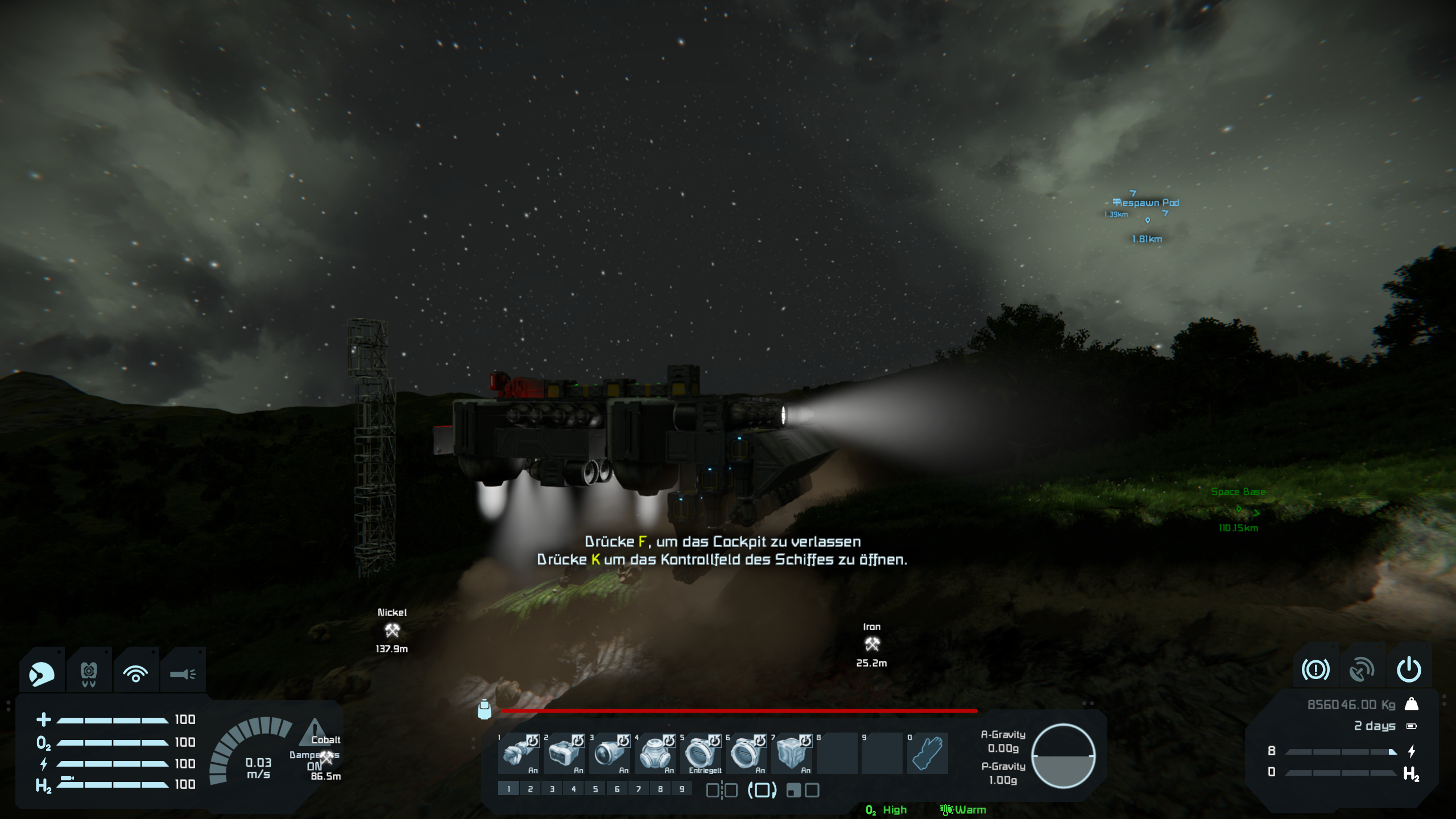Open hotbar page 9
This screenshot has width=1456, height=819.
(682, 789)
